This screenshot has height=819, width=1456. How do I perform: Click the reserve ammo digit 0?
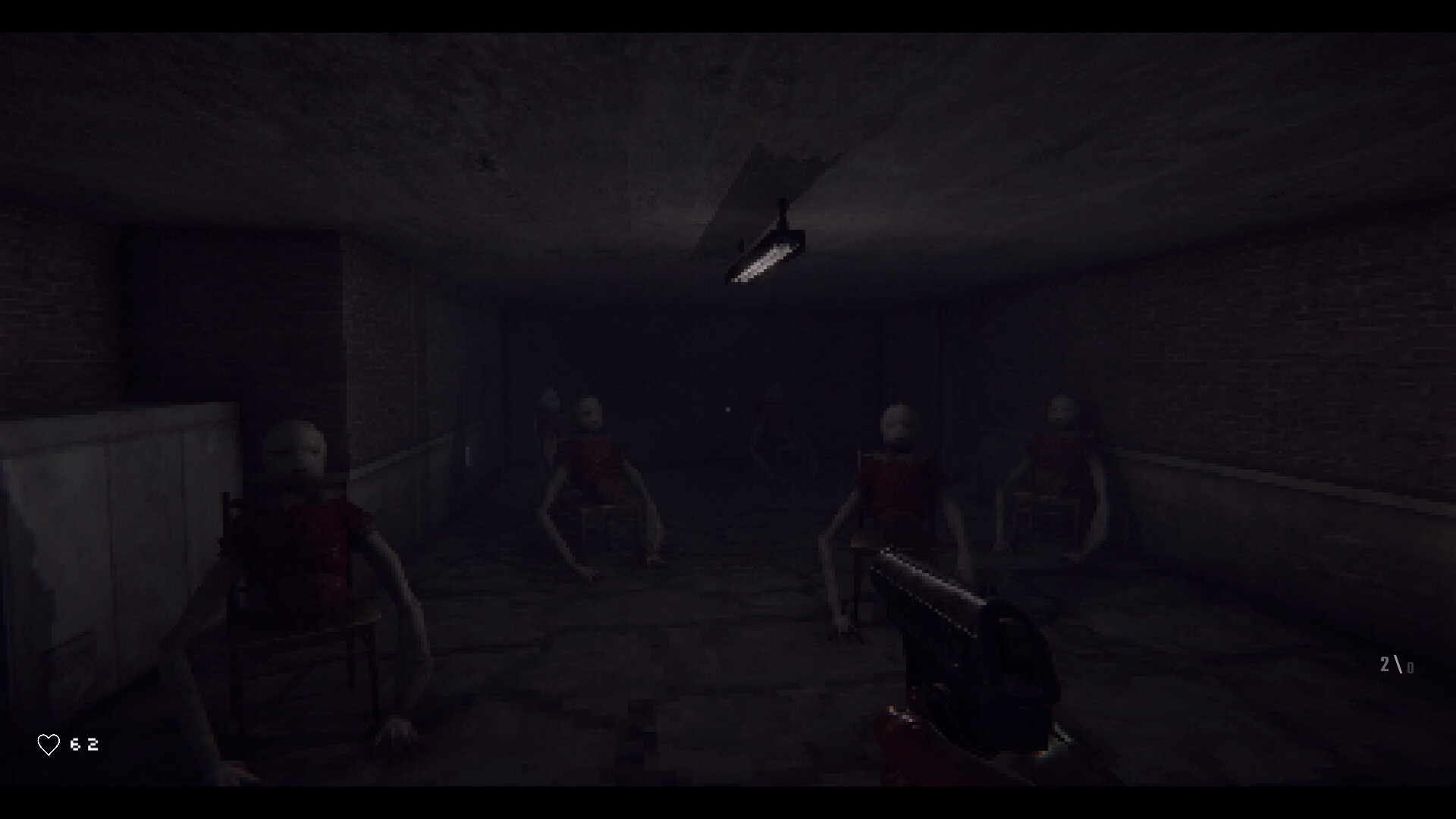(x=1410, y=669)
